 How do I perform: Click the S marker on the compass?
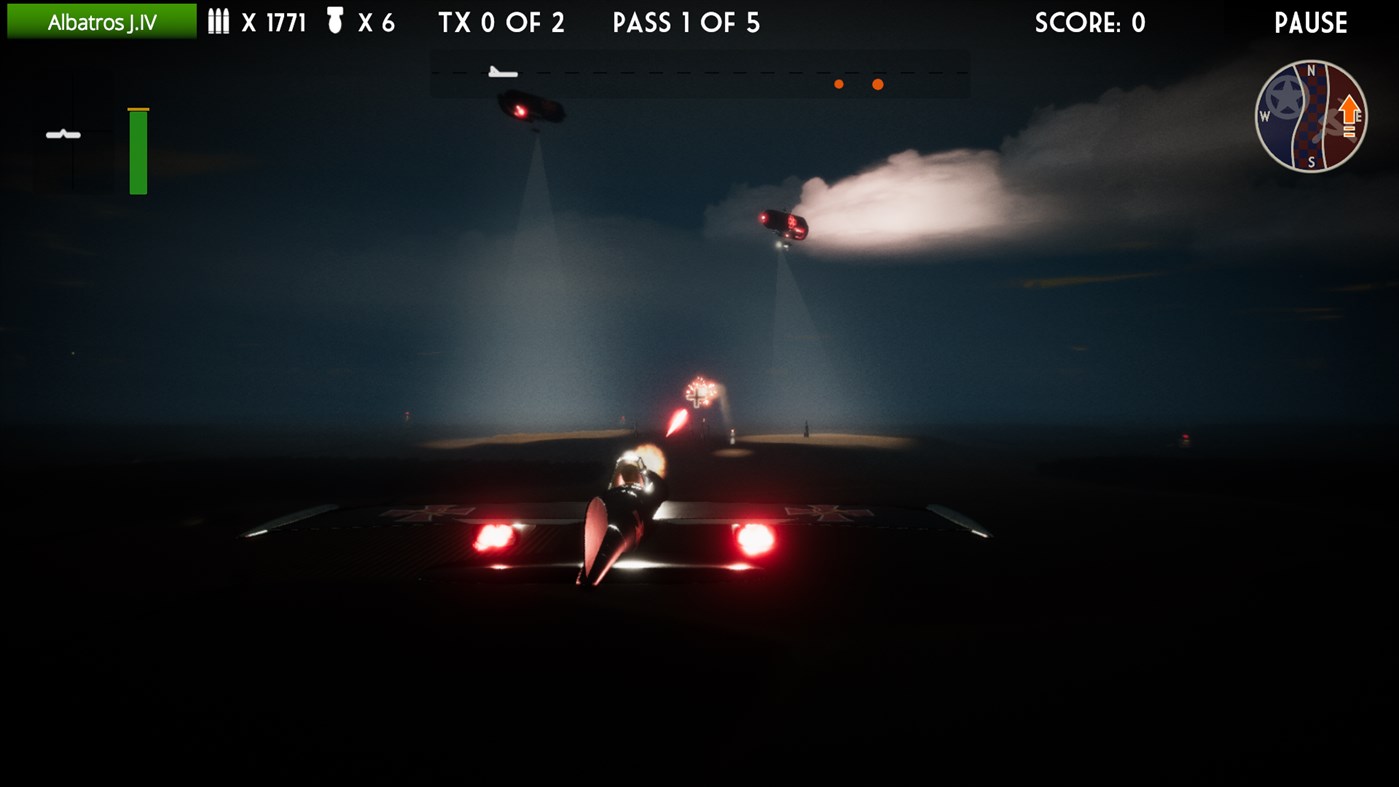coord(1312,160)
